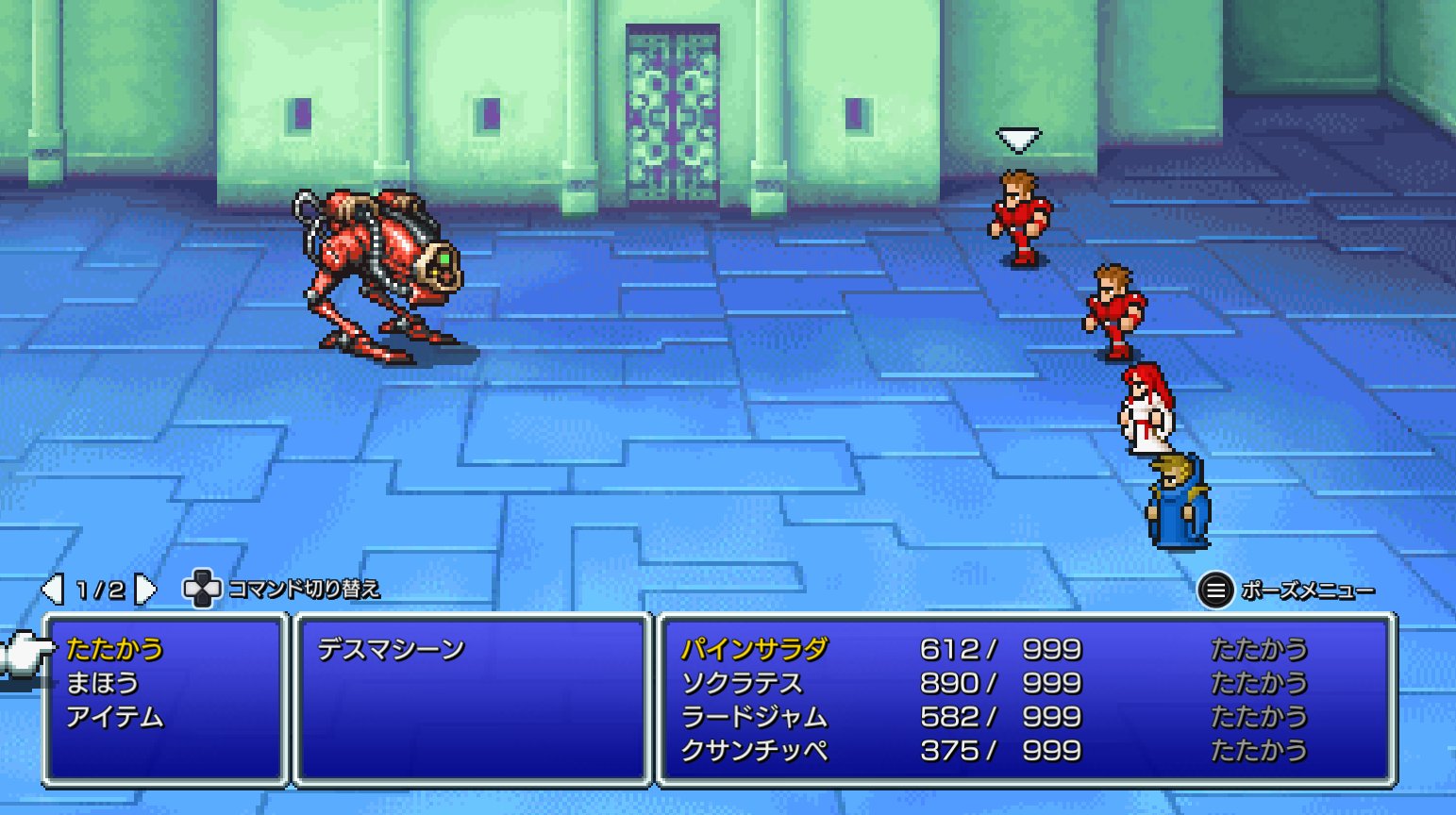Target the デスマシーン enemy name

tap(391, 649)
